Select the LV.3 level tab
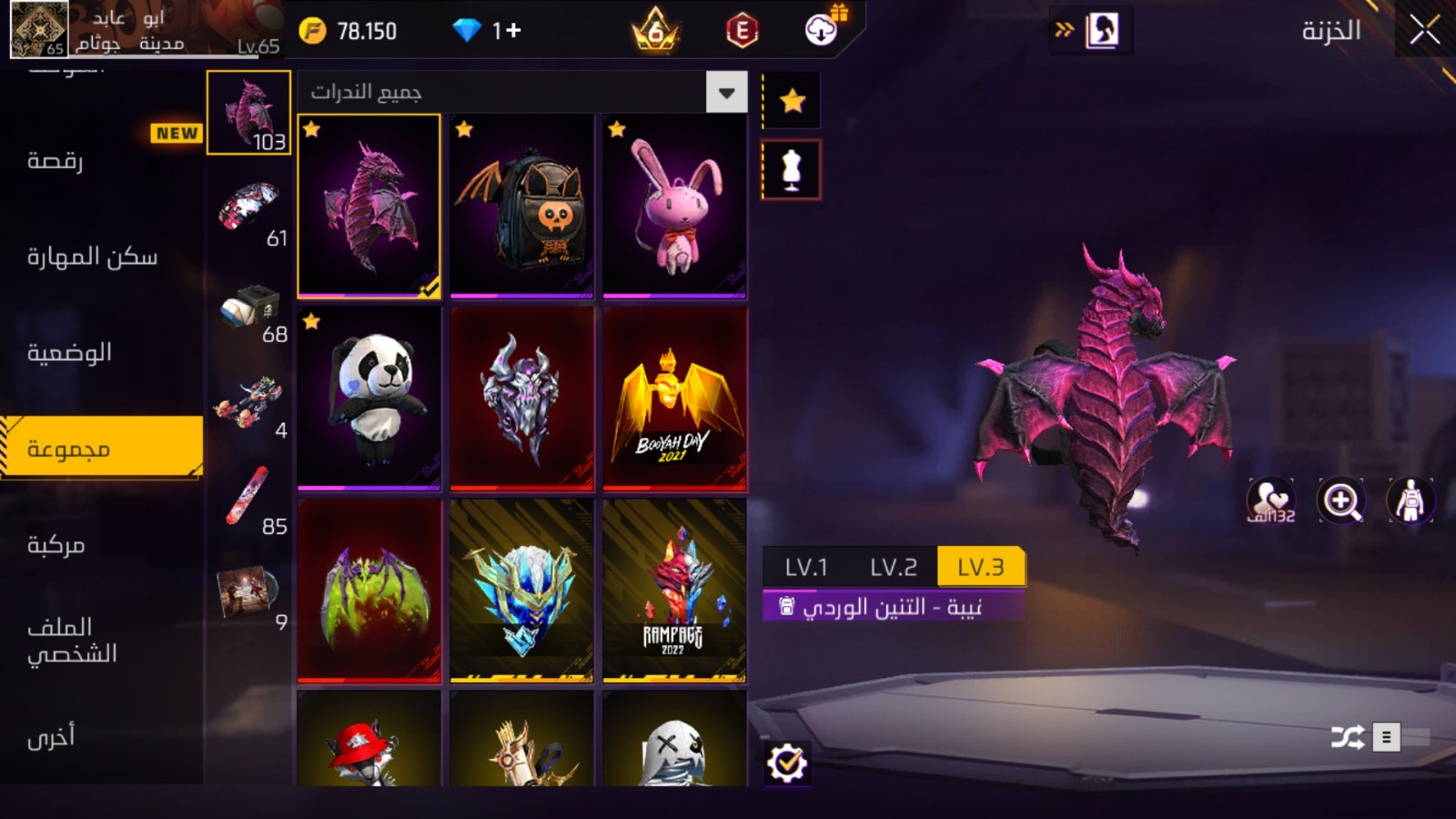Image resolution: width=1456 pixels, height=819 pixels. 980,567
